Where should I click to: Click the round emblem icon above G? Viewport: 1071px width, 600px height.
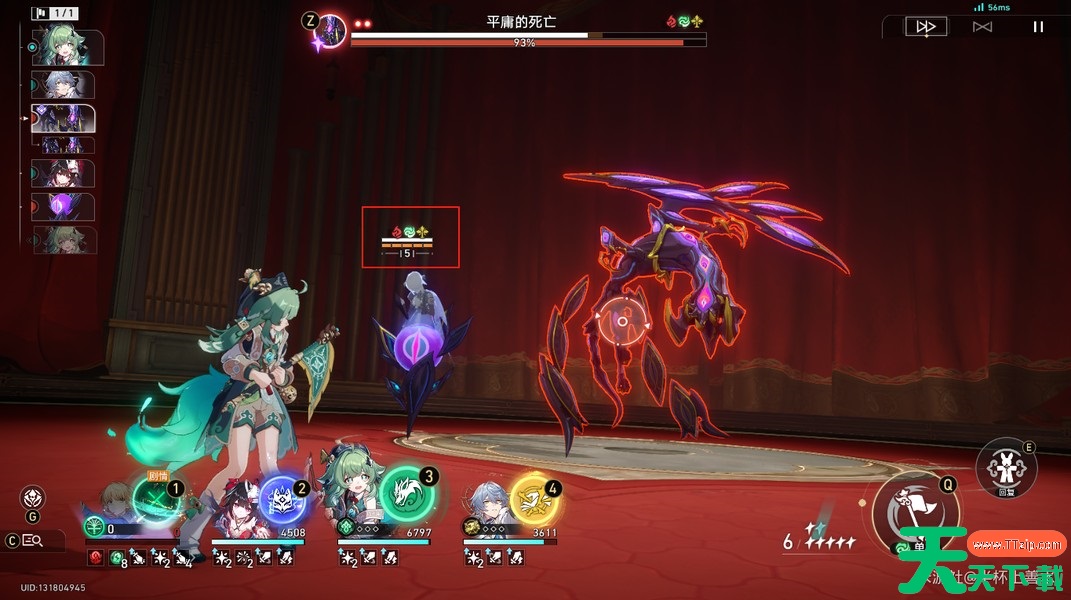33,497
